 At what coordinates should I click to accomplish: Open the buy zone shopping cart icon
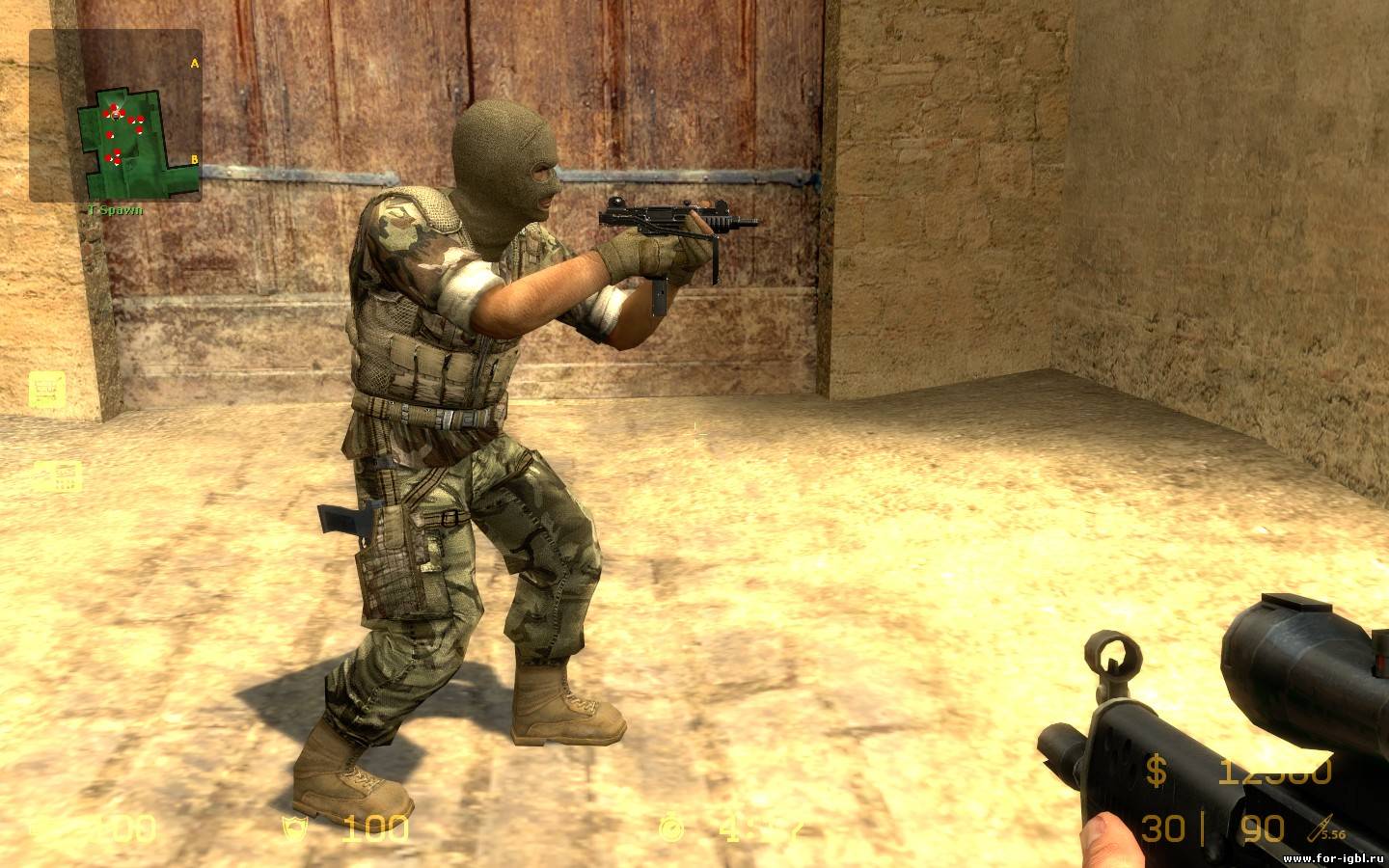pos(43,389)
